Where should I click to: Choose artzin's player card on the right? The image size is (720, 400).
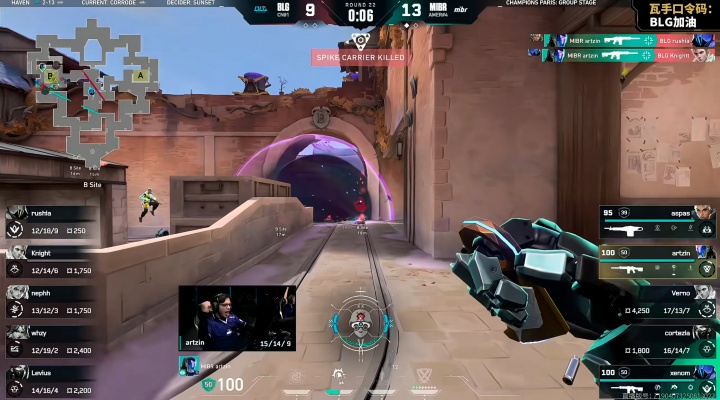(x=657, y=262)
